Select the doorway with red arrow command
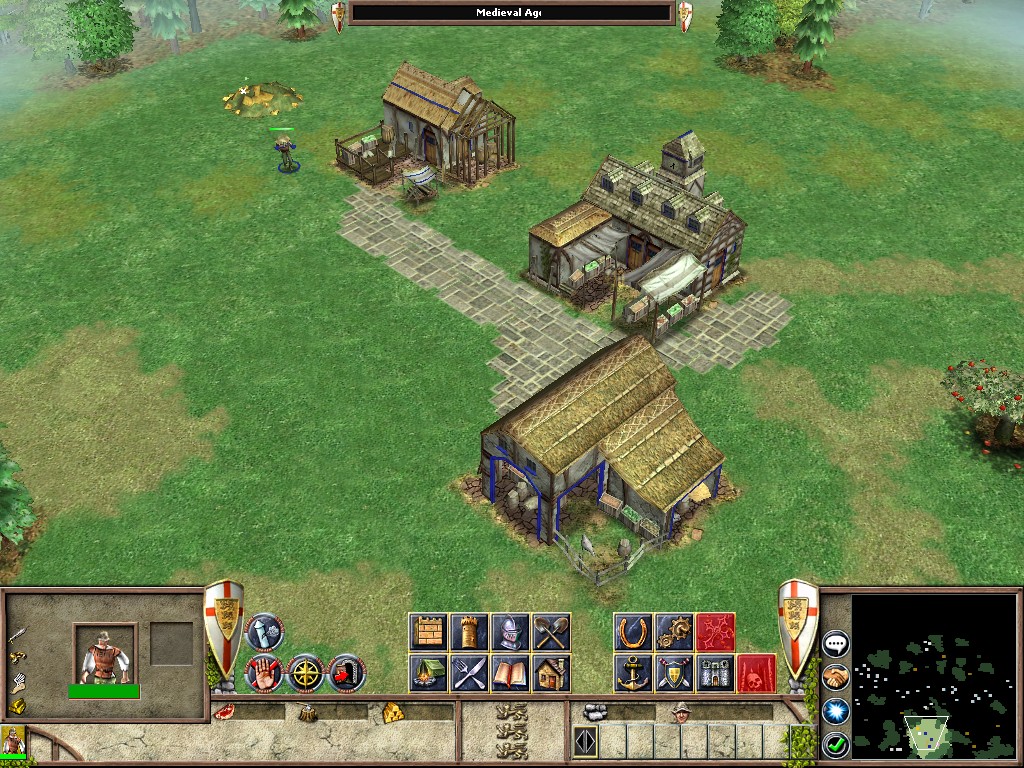The width and height of the screenshot is (1024, 768). 347,673
